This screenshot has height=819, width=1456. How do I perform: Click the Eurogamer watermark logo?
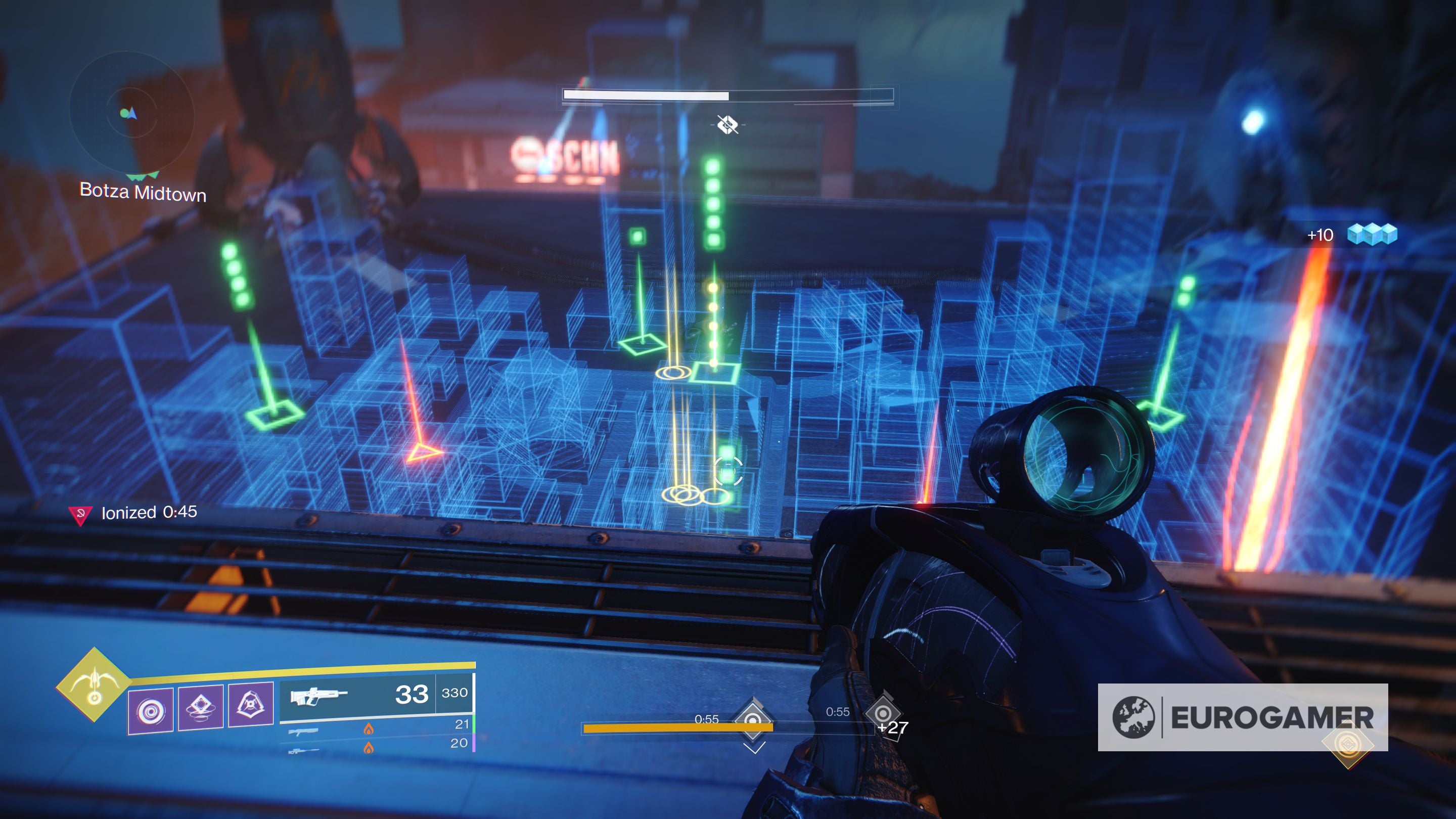coord(1242,717)
